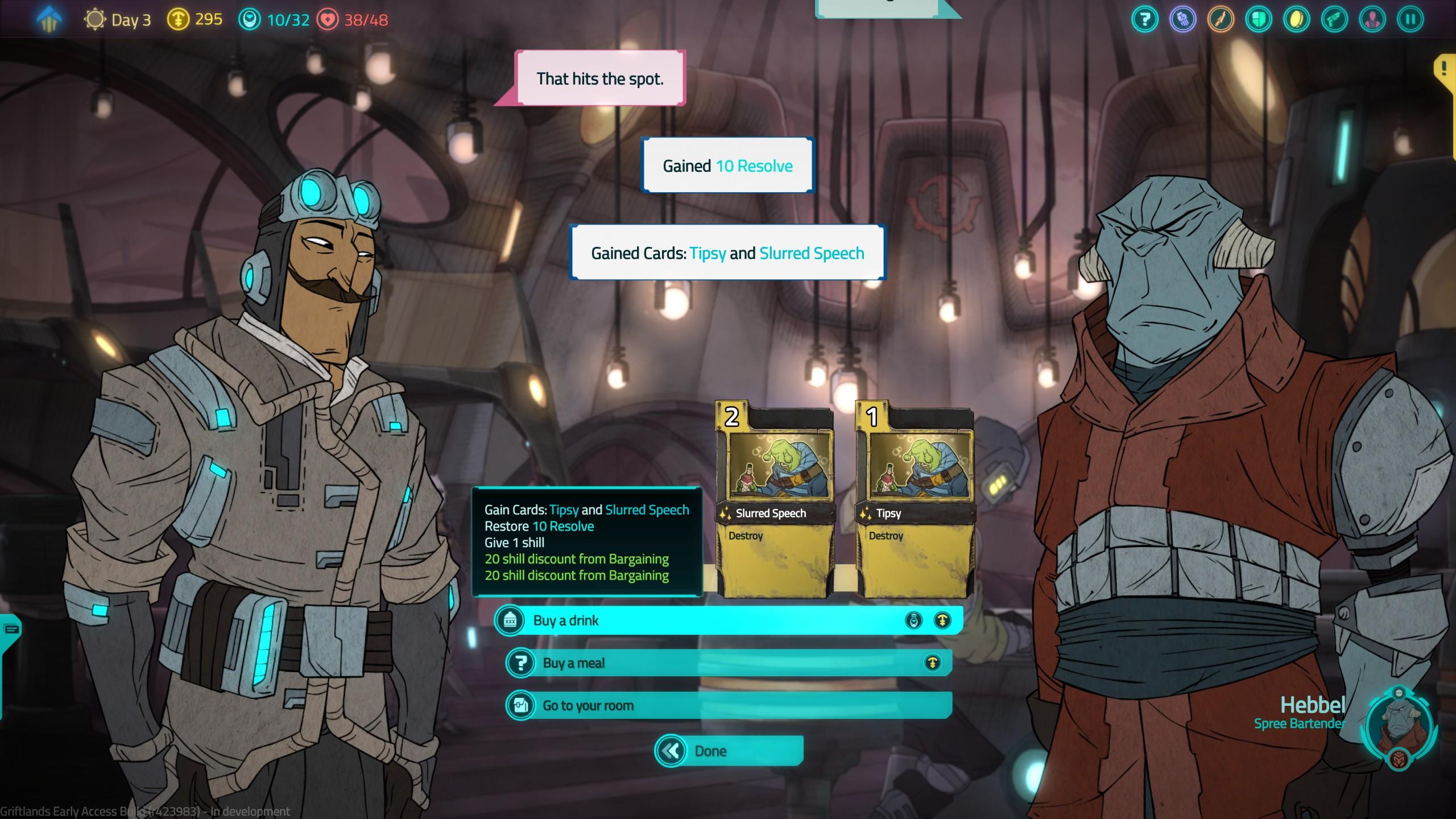Image resolution: width=1456 pixels, height=819 pixels.
Task: Inspect the Slurred Speech card
Action: click(x=774, y=500)
